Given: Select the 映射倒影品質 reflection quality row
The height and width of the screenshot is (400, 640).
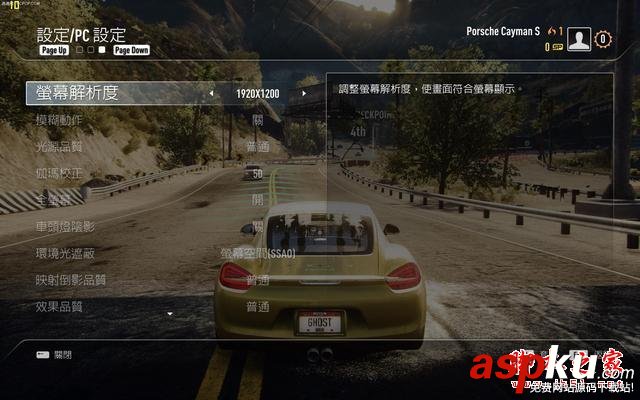Looking at the screenshot, I should click(x=70, y=280).
